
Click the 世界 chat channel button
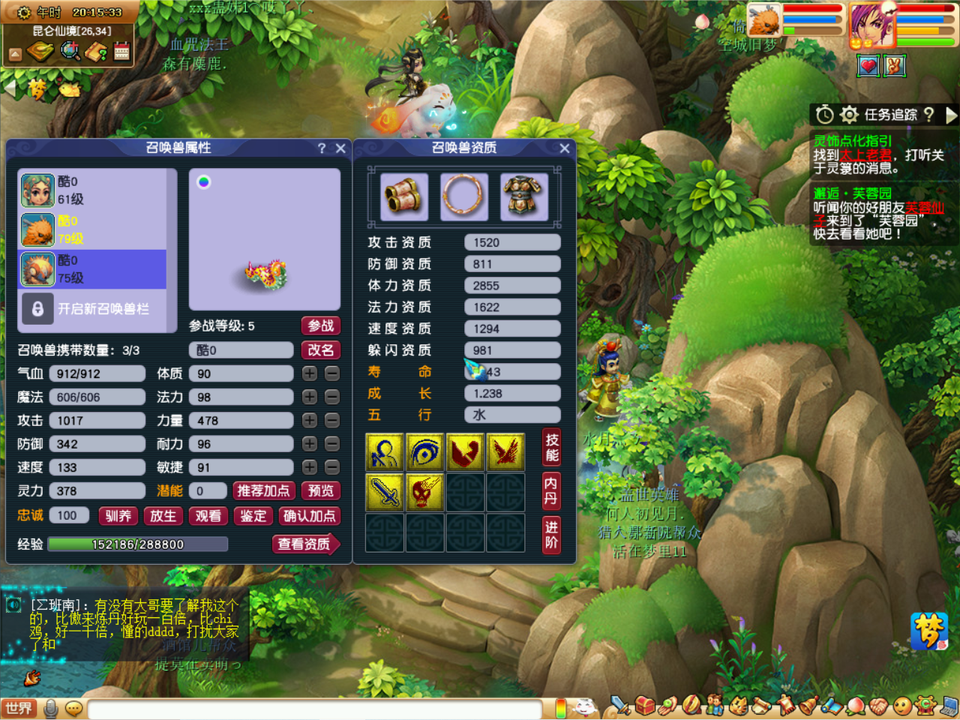tap(19, 708)
